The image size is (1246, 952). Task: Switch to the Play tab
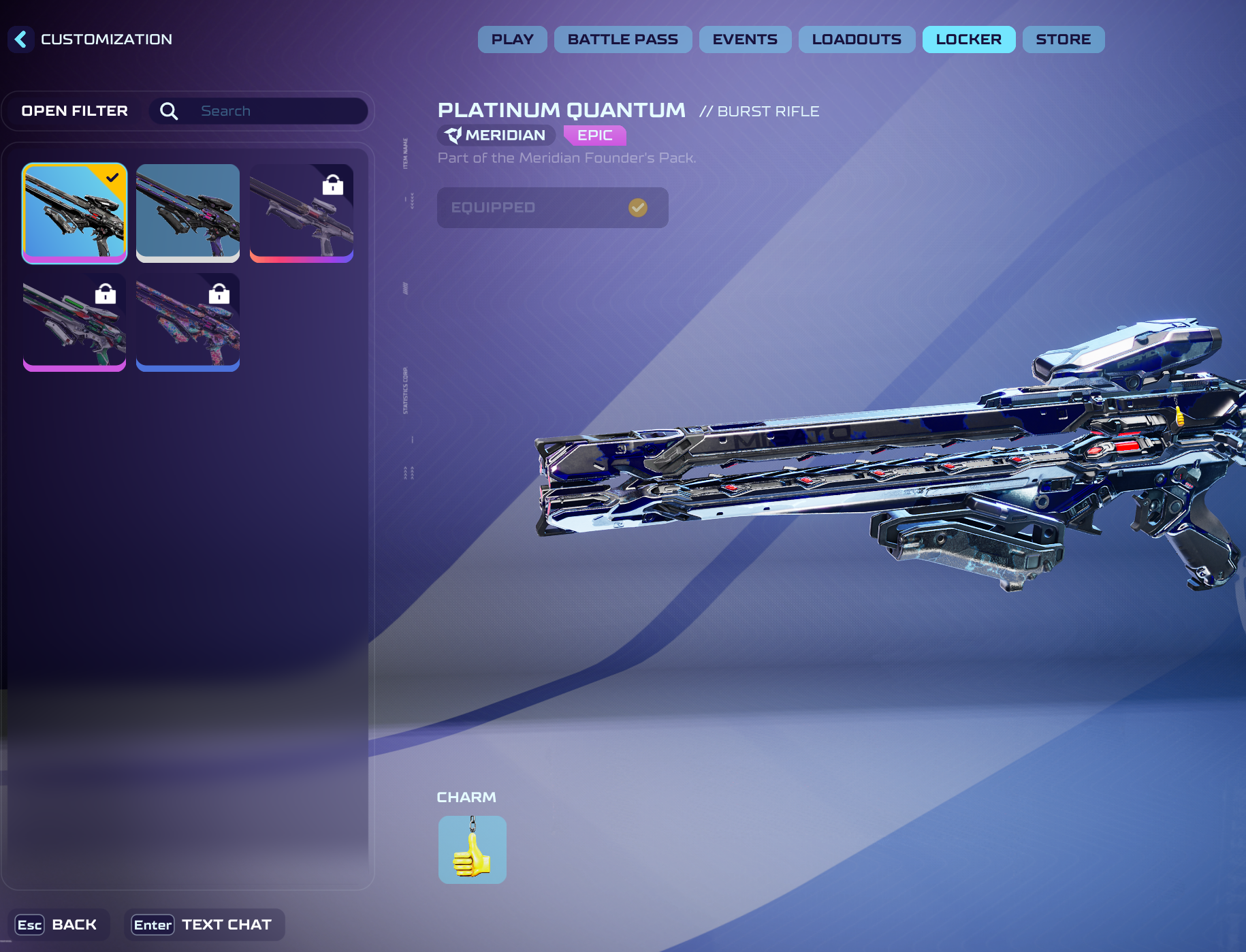coord(512,39)
